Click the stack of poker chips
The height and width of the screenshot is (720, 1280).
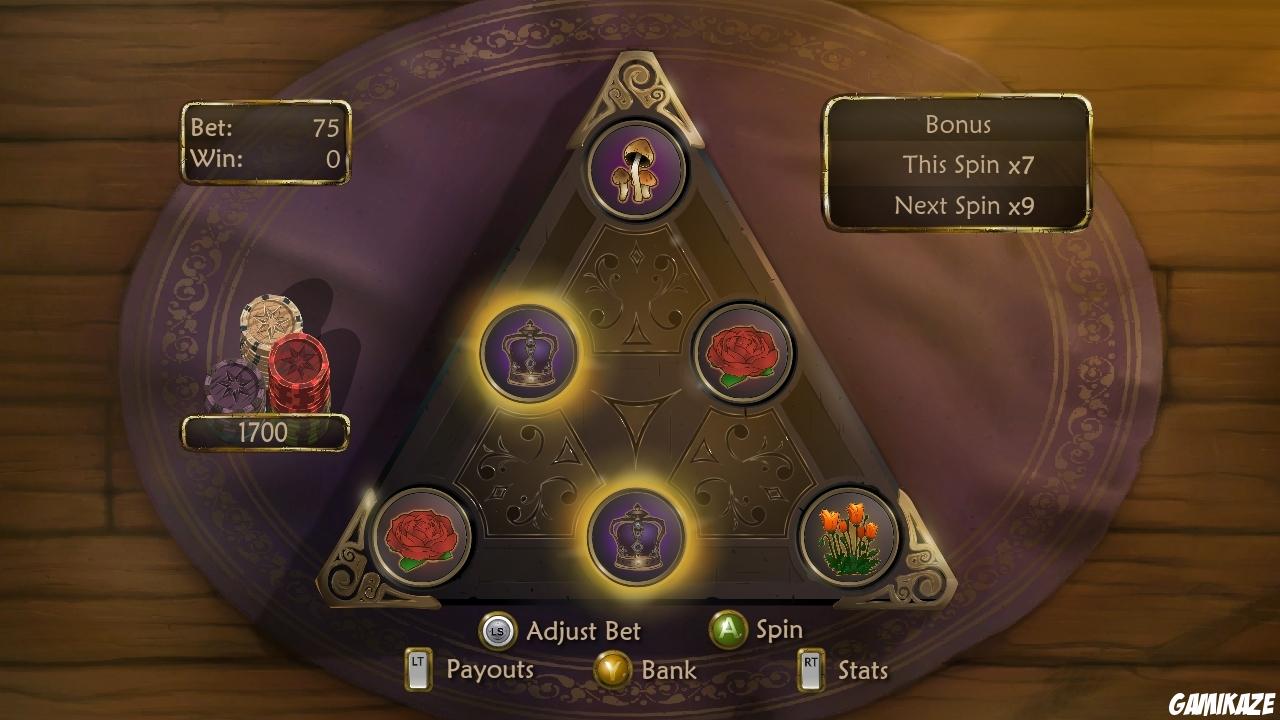coord(272,355)
